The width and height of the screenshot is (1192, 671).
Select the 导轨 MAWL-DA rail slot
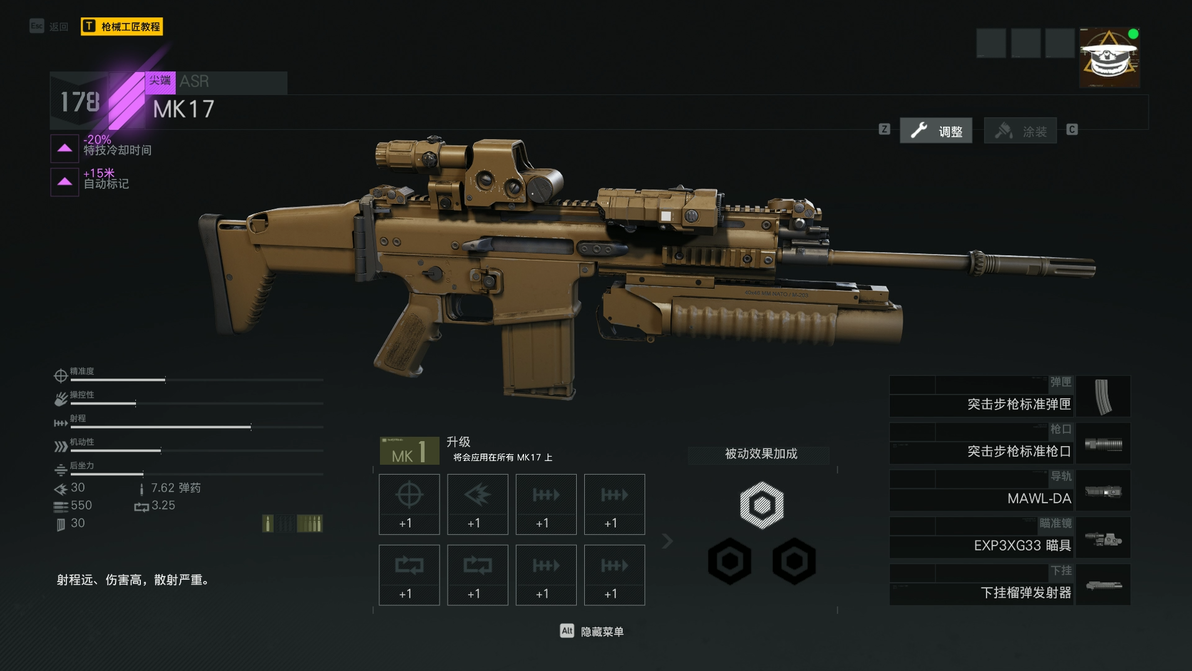pyautogui.click(x=1009, y=490)
